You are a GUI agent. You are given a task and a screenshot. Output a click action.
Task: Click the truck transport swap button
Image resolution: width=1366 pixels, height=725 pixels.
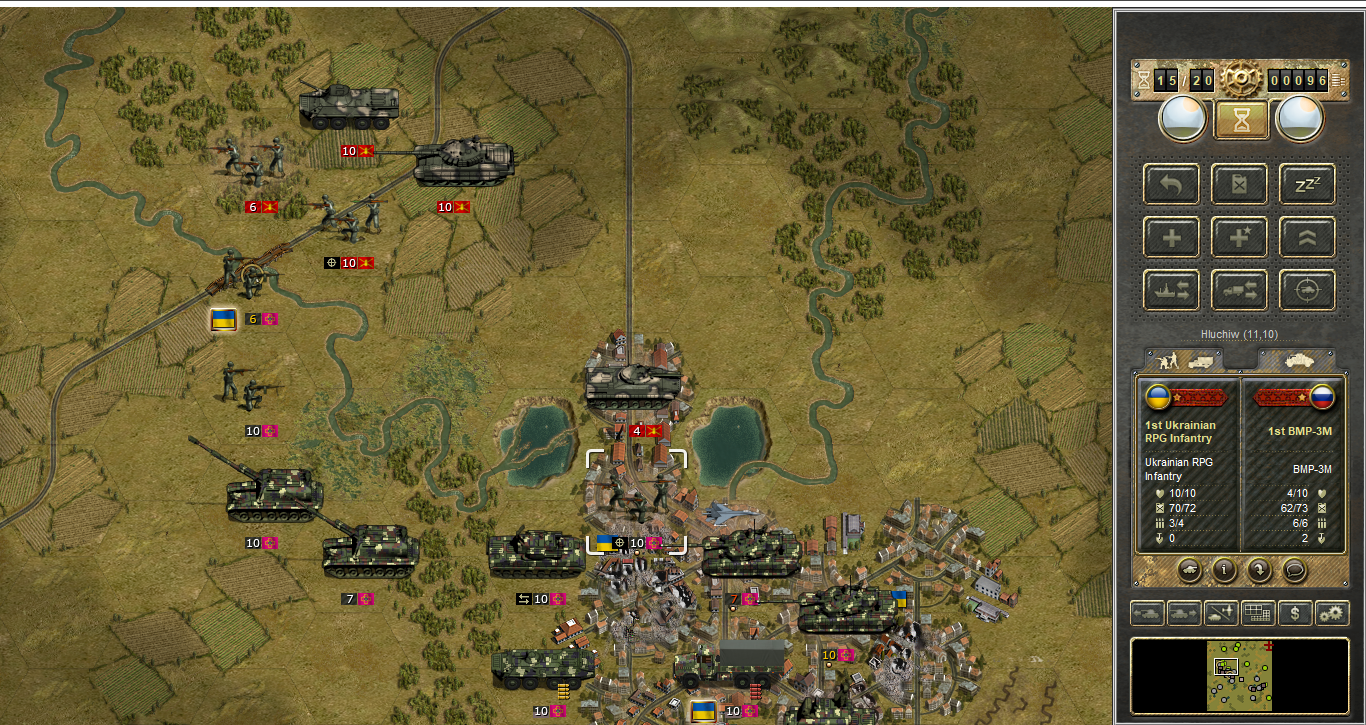(1239, 290)
